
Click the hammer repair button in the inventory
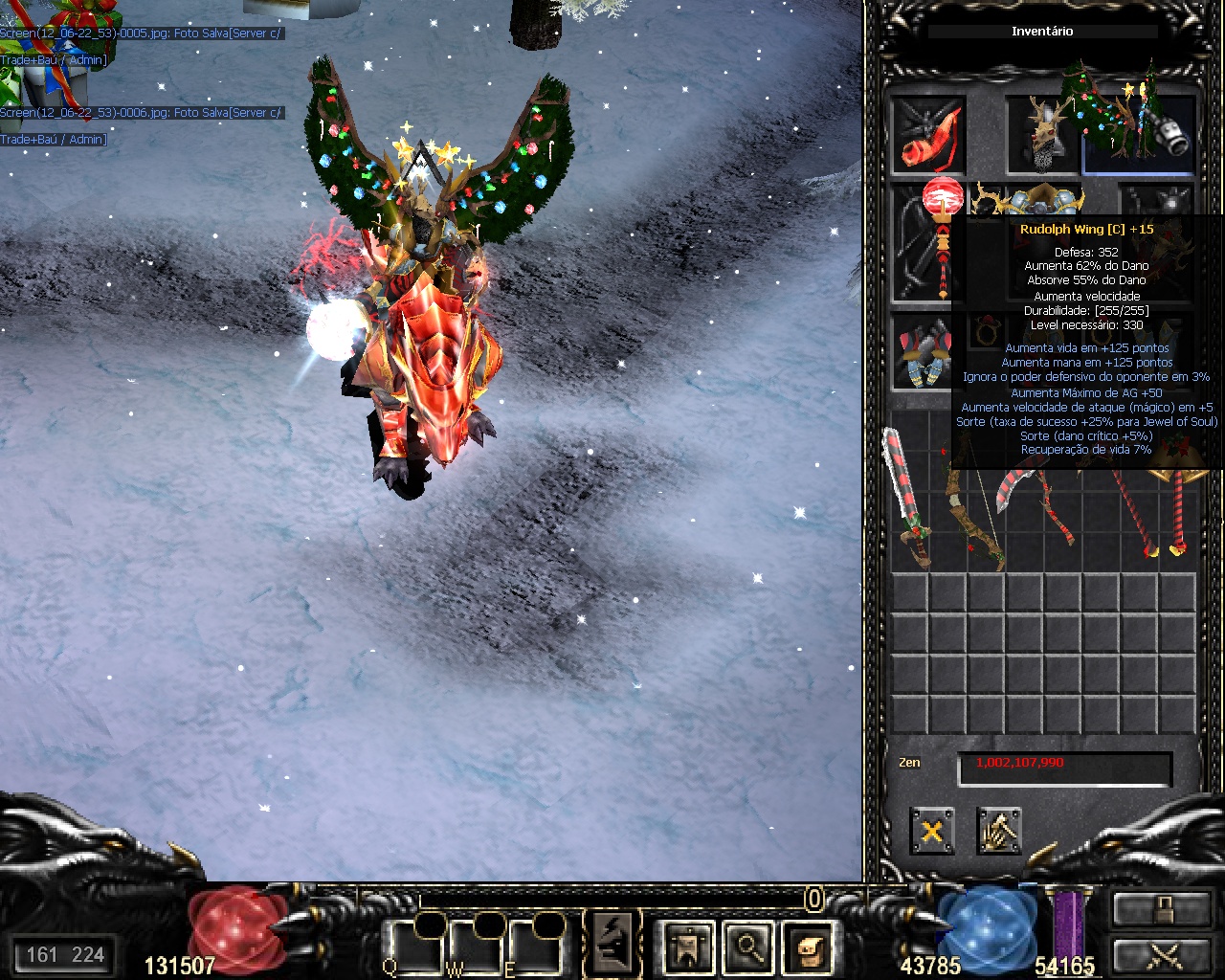(x=998, y=831)
